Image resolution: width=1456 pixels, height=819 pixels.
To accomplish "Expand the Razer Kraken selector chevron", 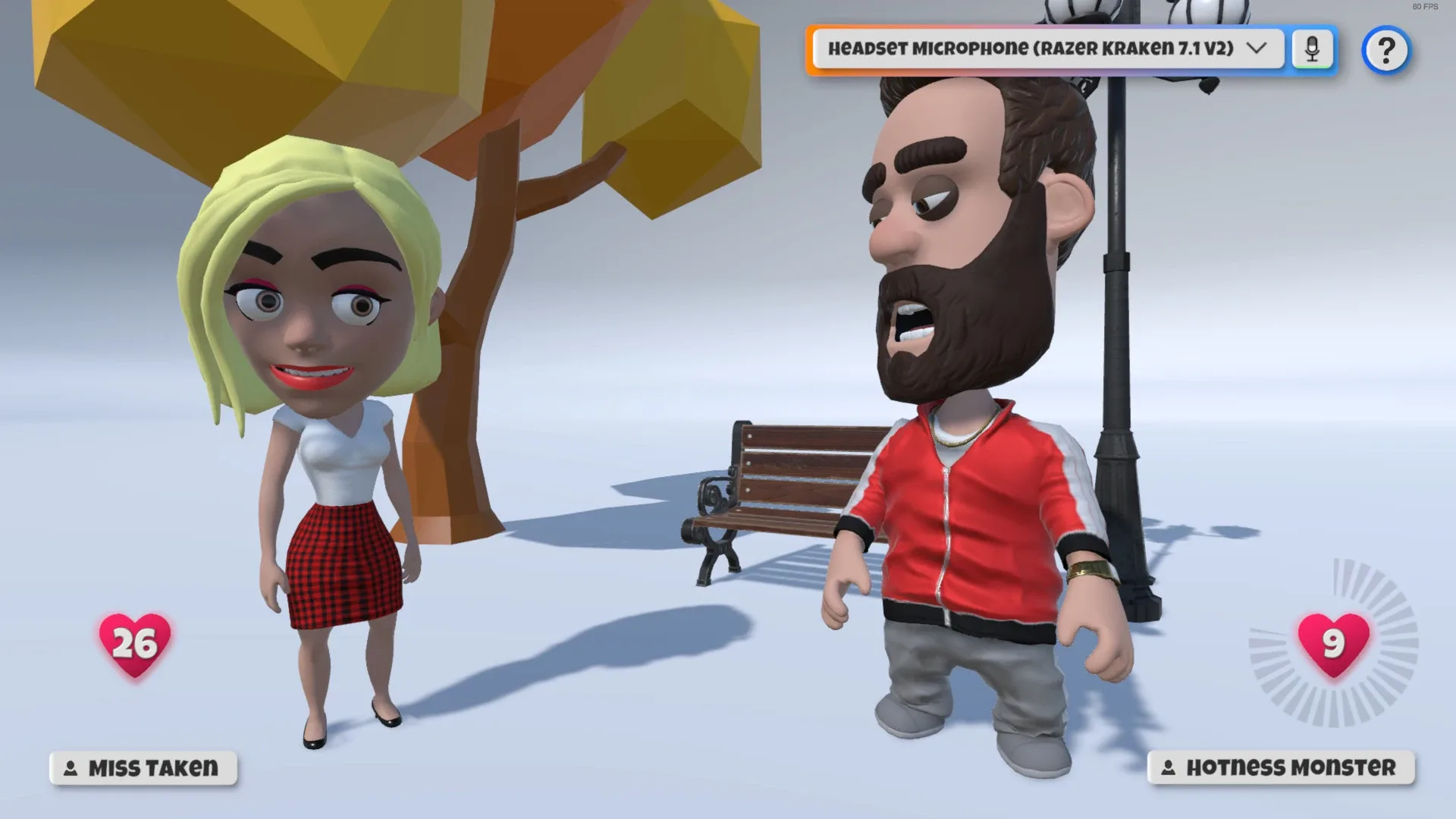I will (x=1258, y=48).
